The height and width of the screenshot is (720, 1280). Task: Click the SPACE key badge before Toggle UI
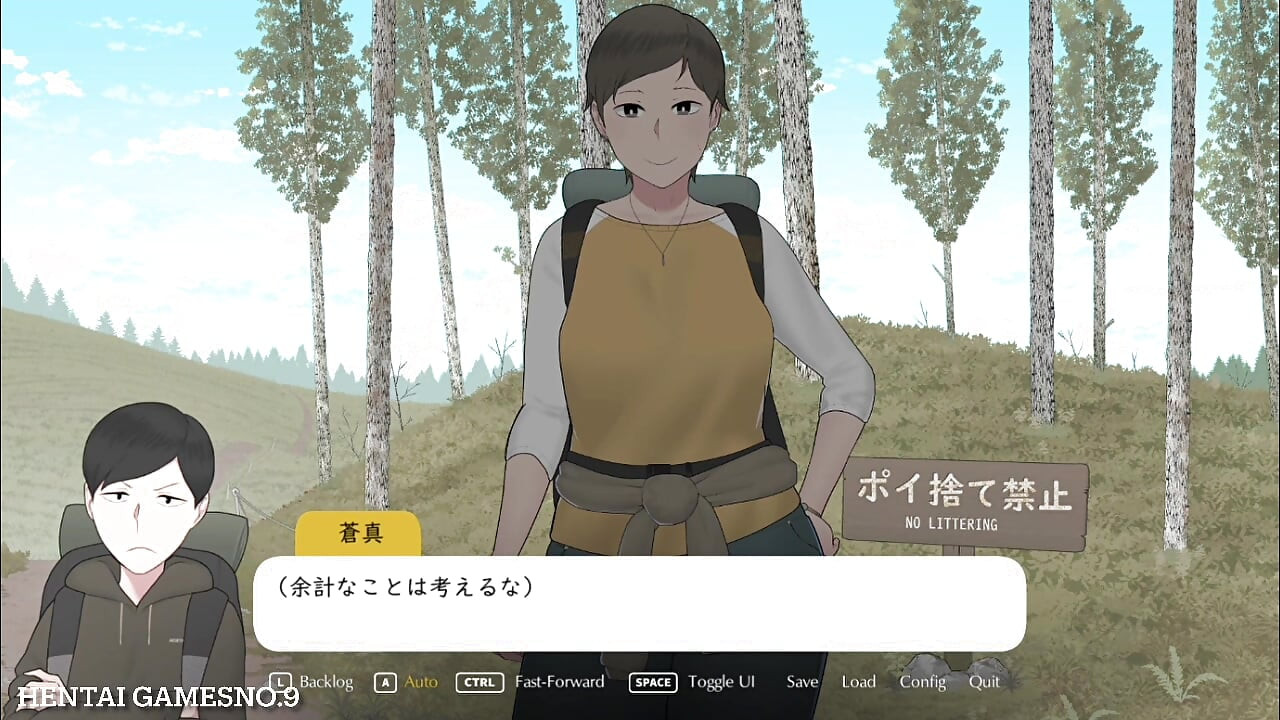[652, 682]
